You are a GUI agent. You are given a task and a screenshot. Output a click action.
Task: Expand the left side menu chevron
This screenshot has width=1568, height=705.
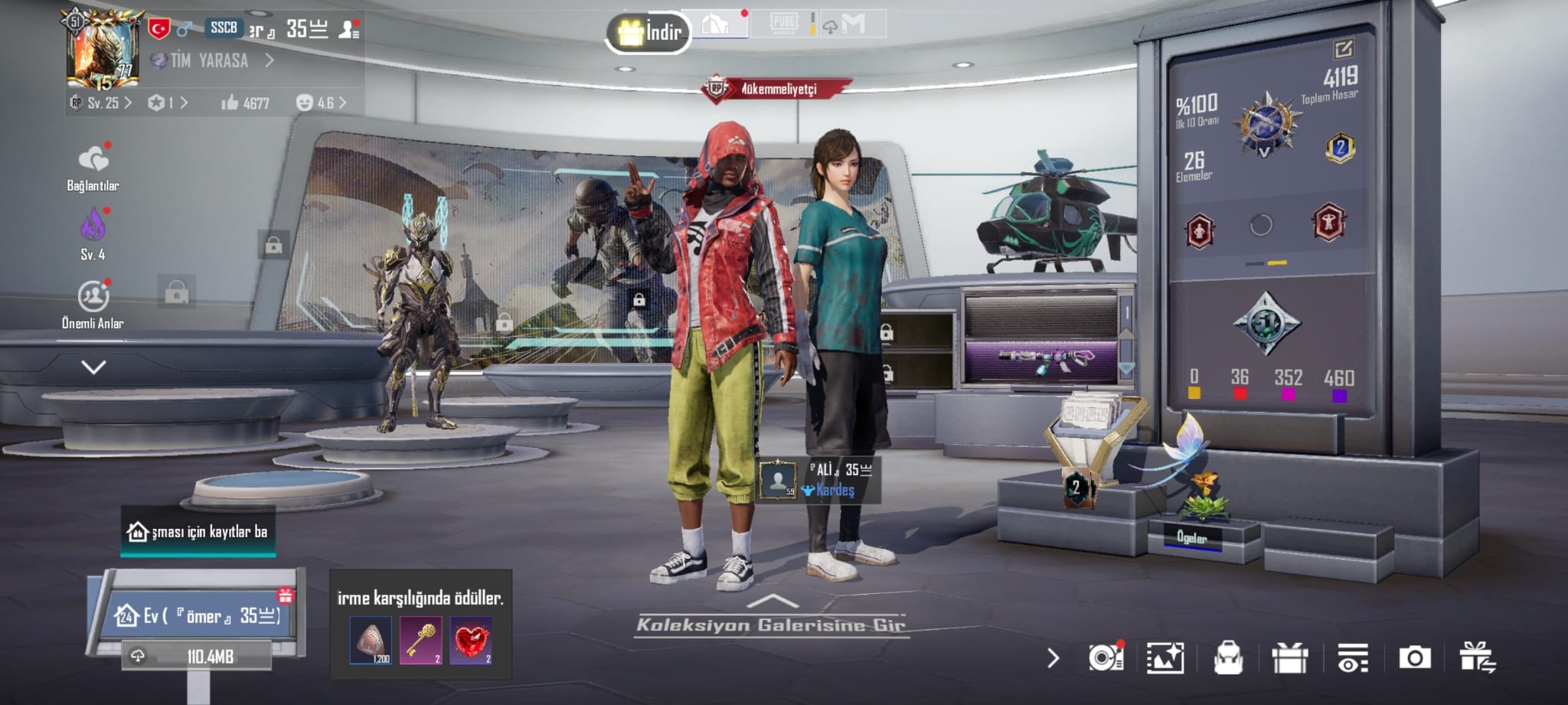tap(93, 367)
